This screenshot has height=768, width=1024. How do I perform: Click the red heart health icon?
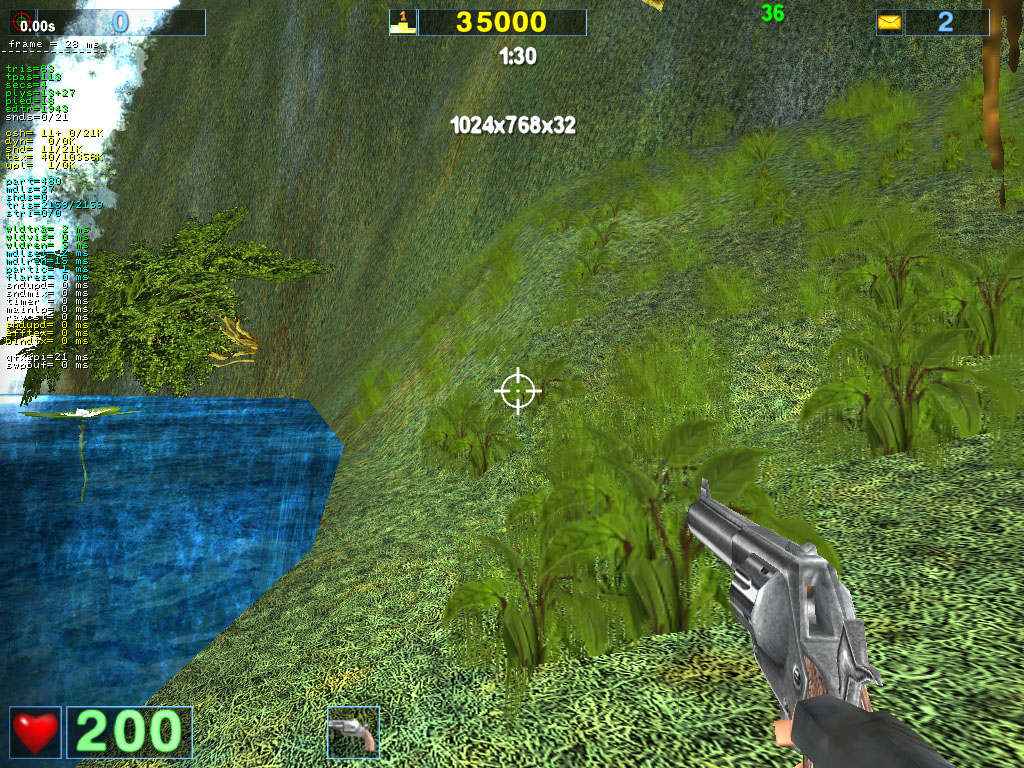36,732
